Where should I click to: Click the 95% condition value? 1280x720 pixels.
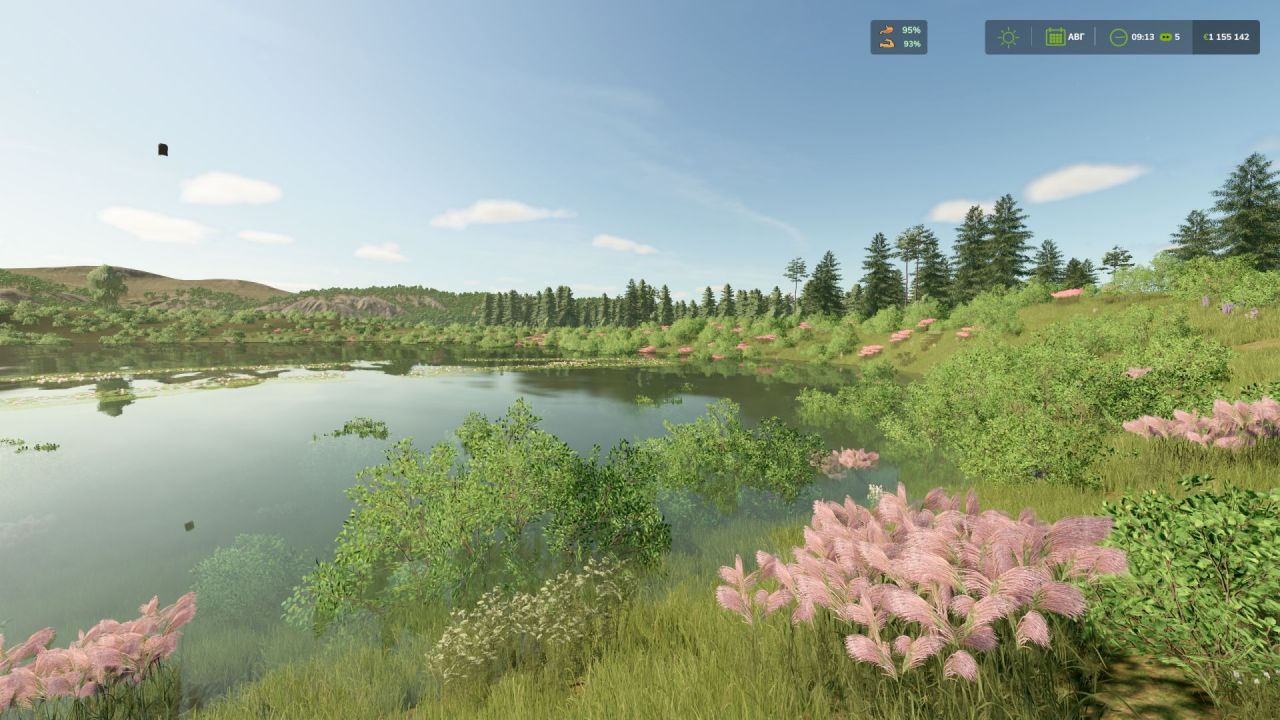pos(912,30)
